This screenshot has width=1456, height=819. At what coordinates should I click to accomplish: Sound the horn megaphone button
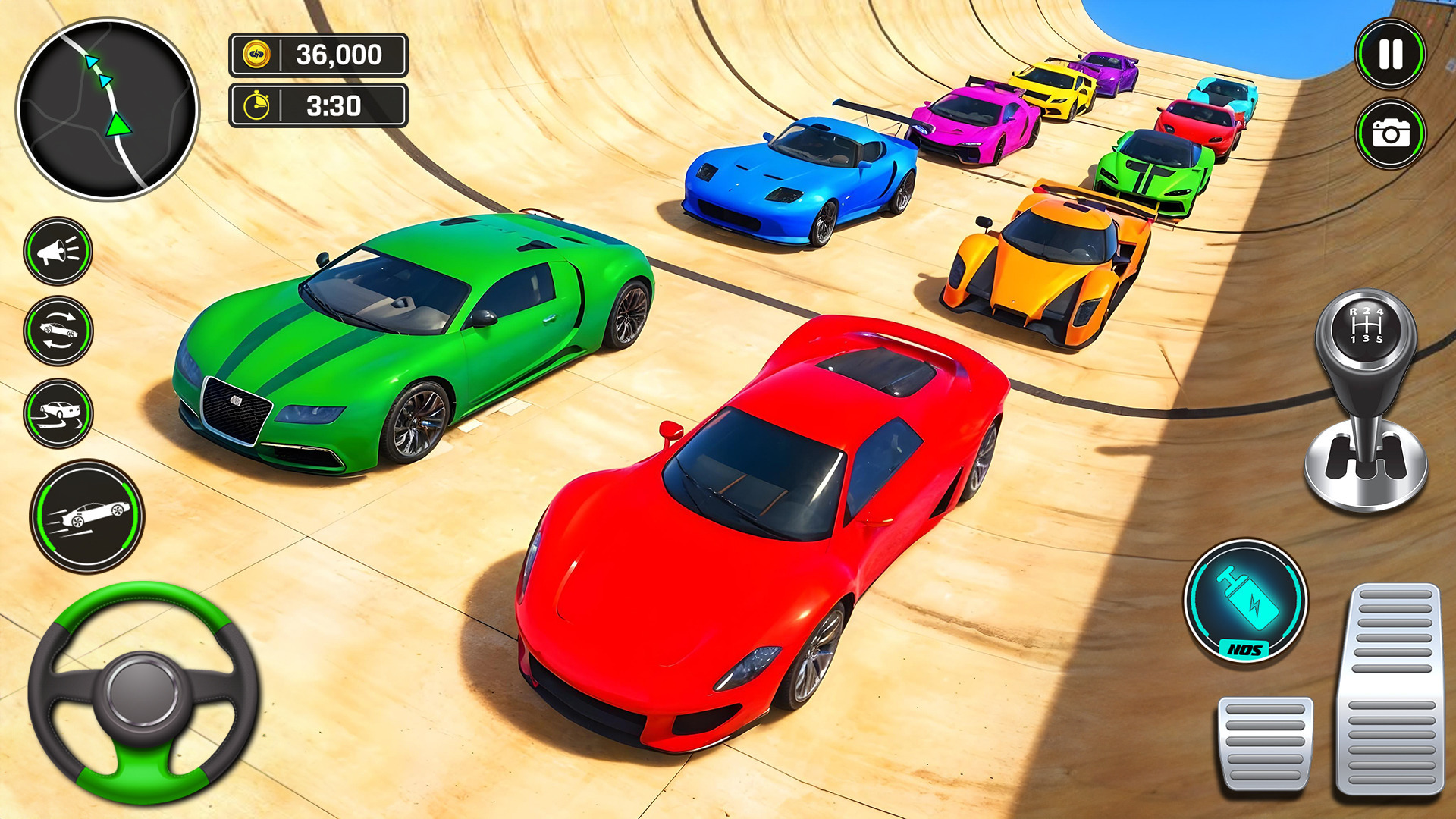click(58, 251)
